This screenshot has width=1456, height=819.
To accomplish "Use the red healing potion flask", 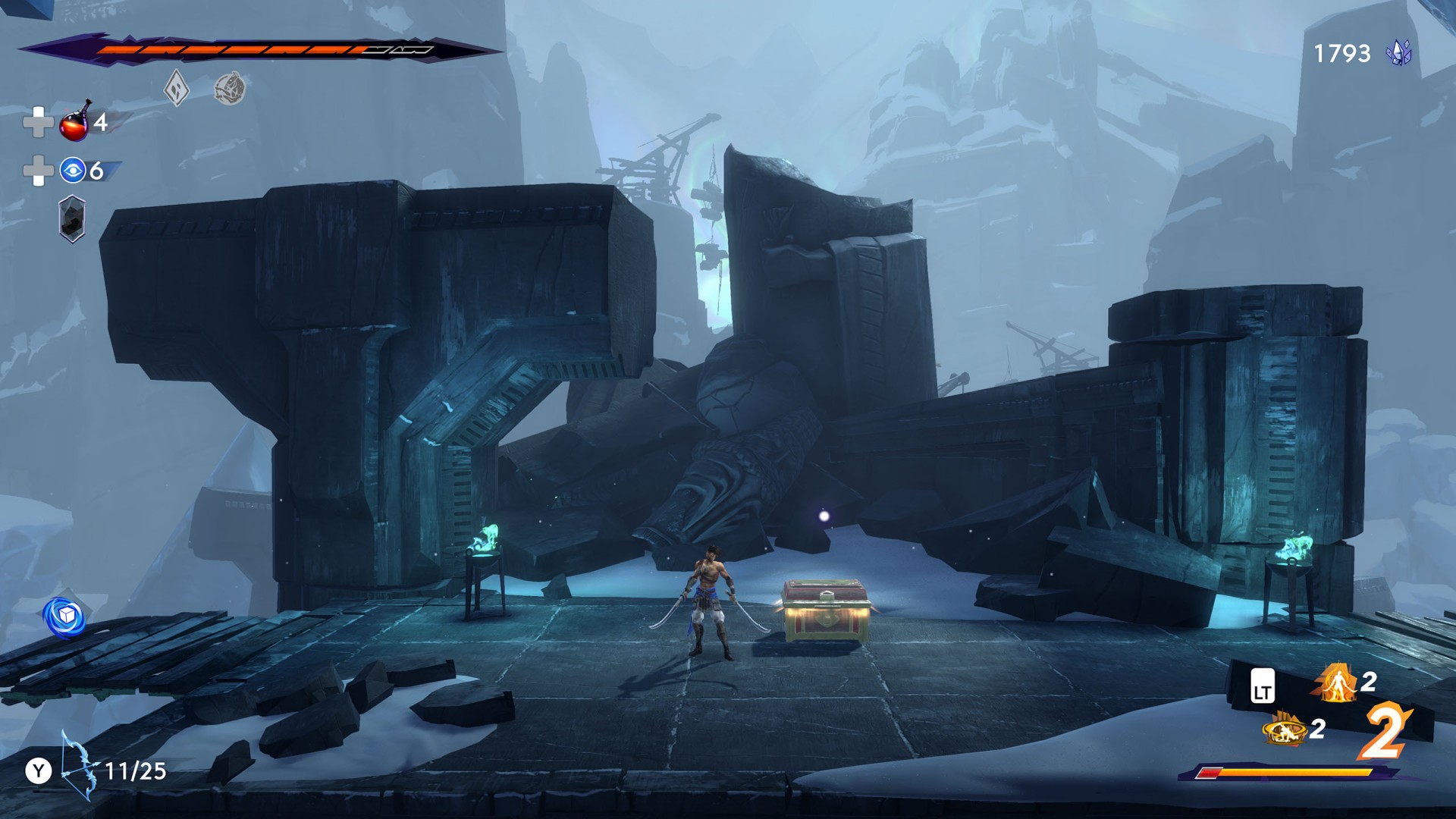I will click(75, 122).
